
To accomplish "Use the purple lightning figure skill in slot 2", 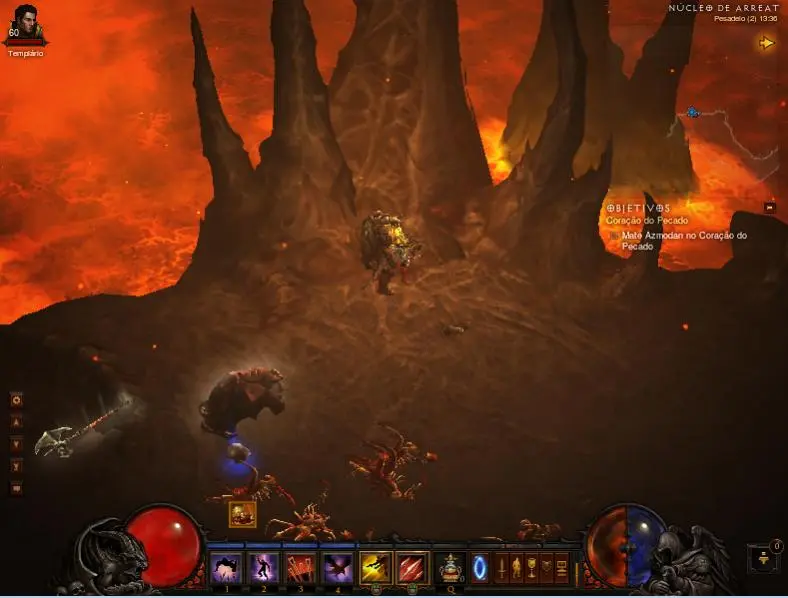I will click(x=263, y=568).
